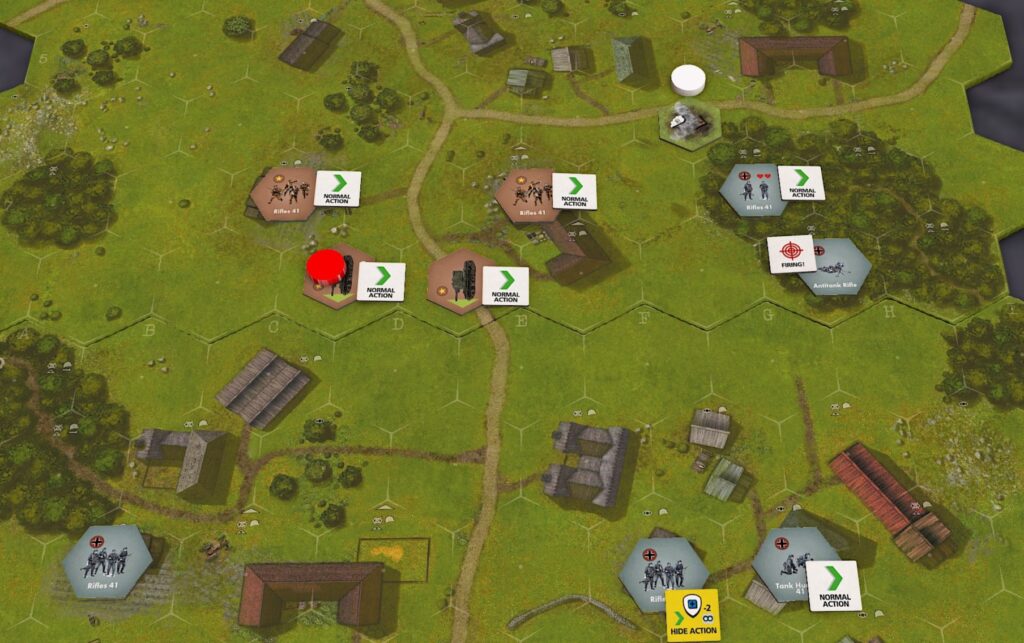Click the white round token near the wreck
The image size is (1024, 643).
click(x=689, y=78)
